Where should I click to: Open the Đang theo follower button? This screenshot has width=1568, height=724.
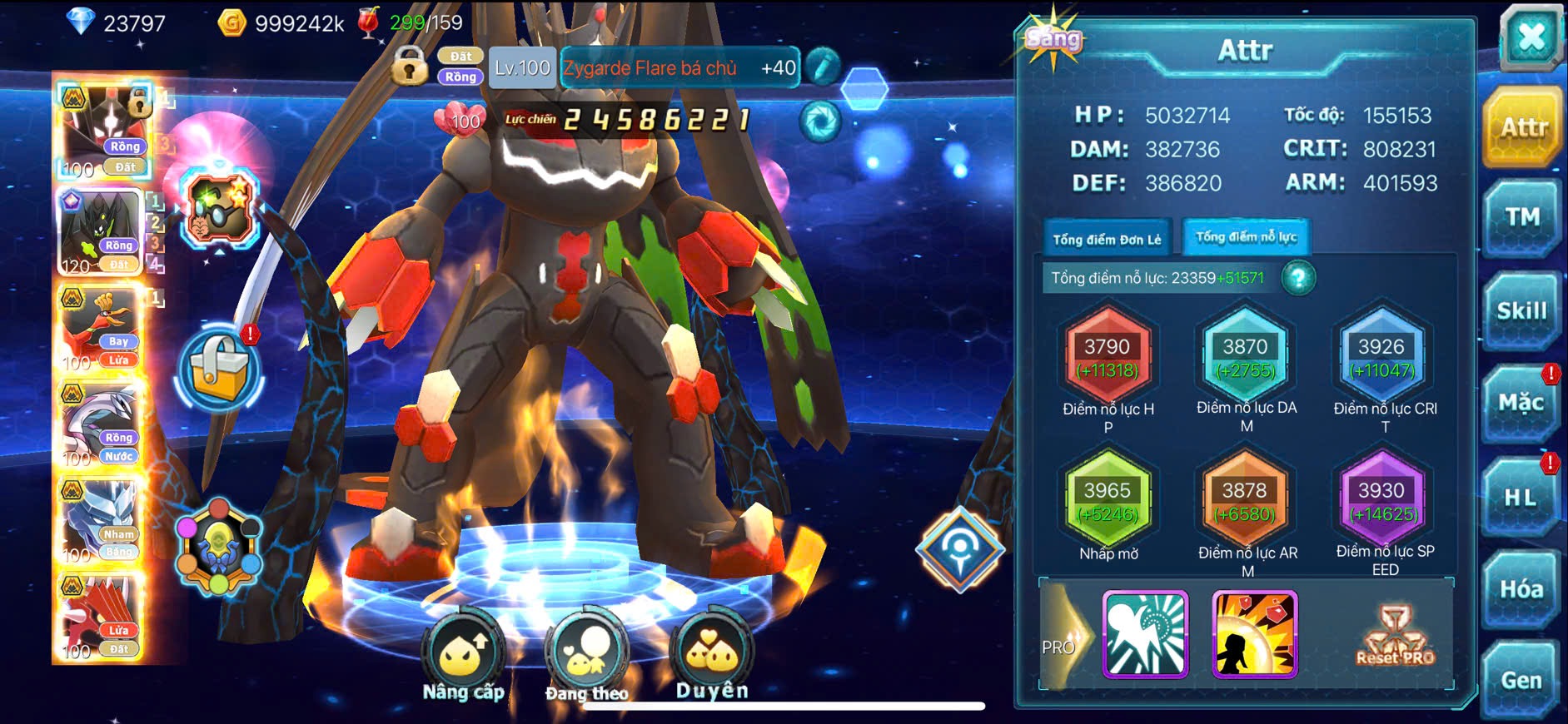[587, 657]
